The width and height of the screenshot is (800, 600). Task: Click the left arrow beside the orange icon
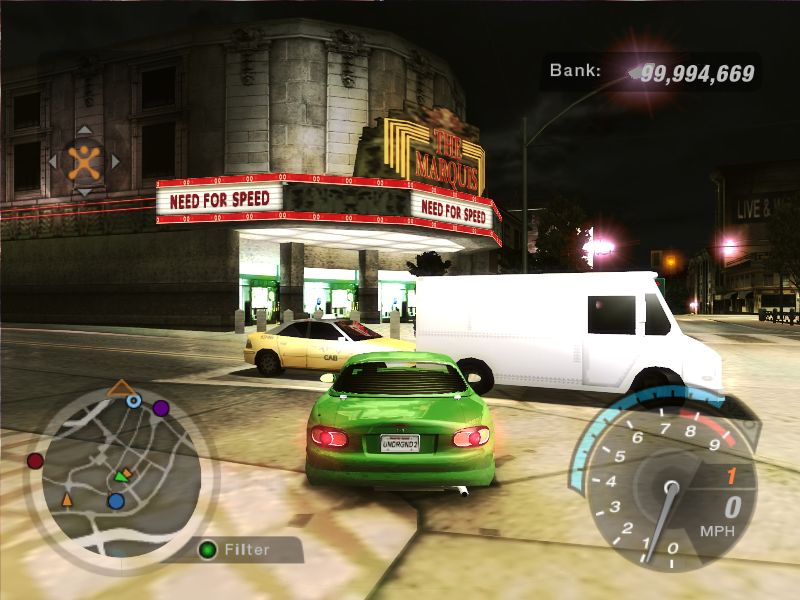click(53, 160)
